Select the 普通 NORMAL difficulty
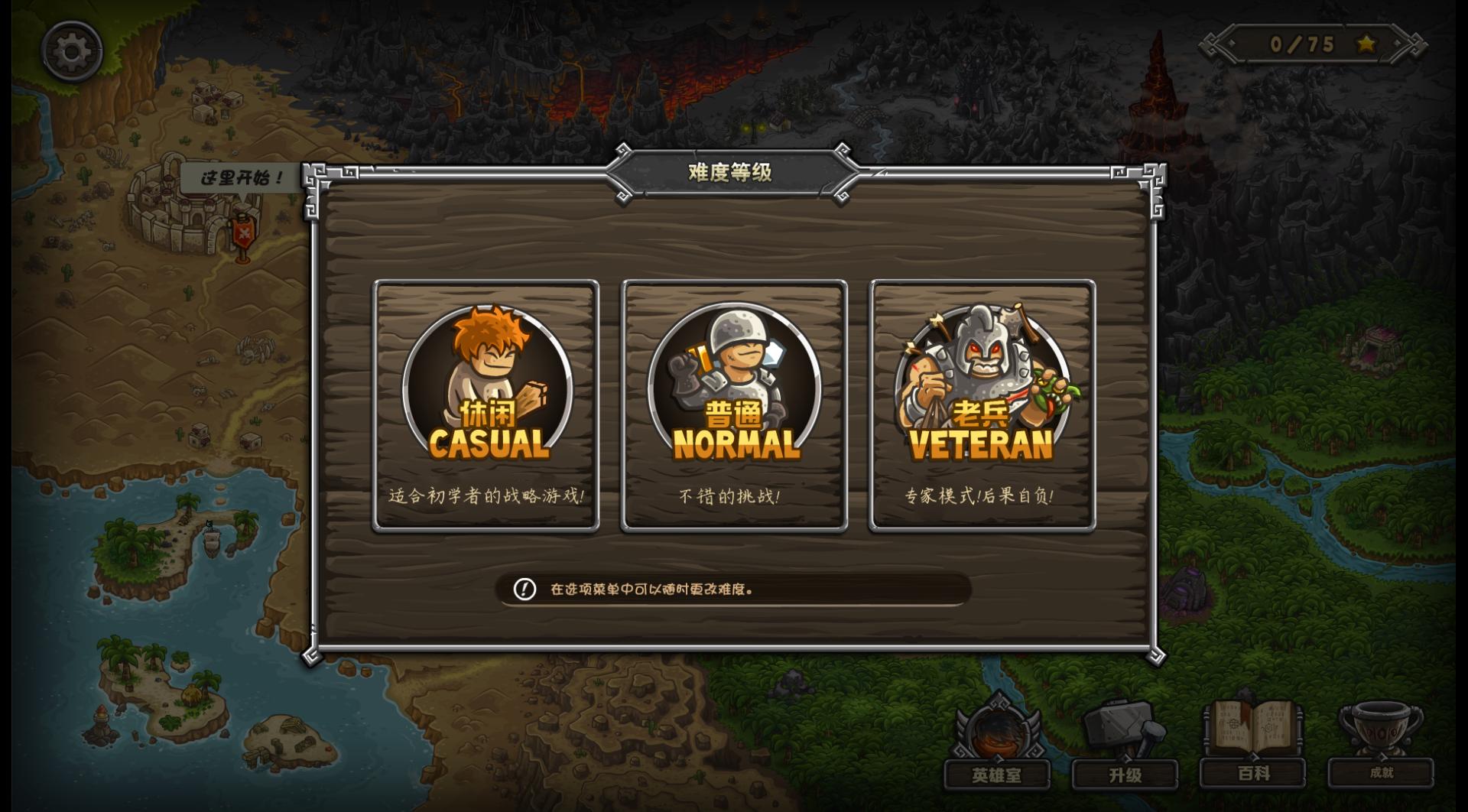Screen dimensions: 1468x812 coord(732,403)
